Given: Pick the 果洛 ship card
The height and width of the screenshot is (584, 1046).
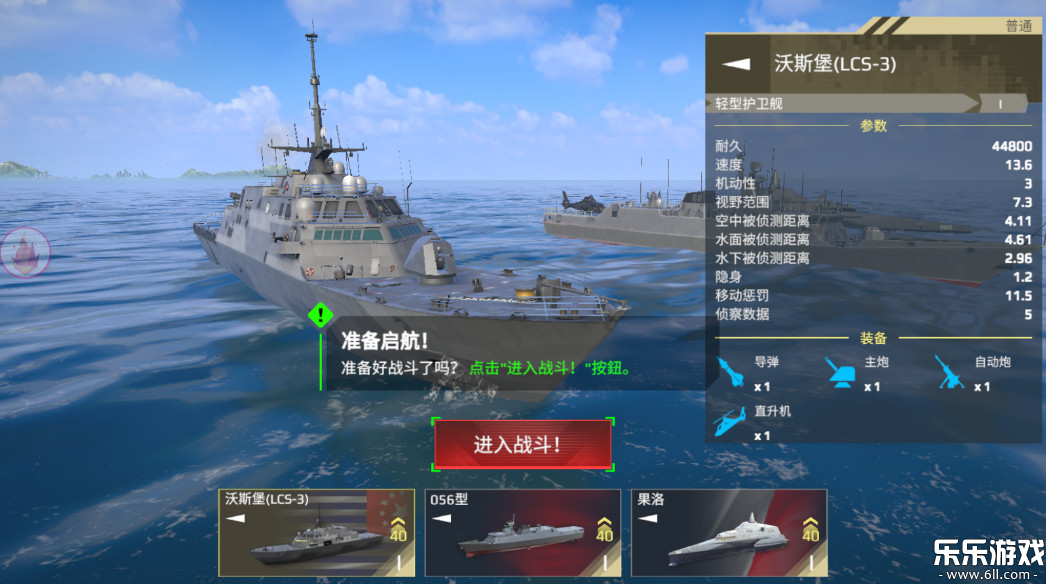Looking at the screenshot, I should coord(729,533).
